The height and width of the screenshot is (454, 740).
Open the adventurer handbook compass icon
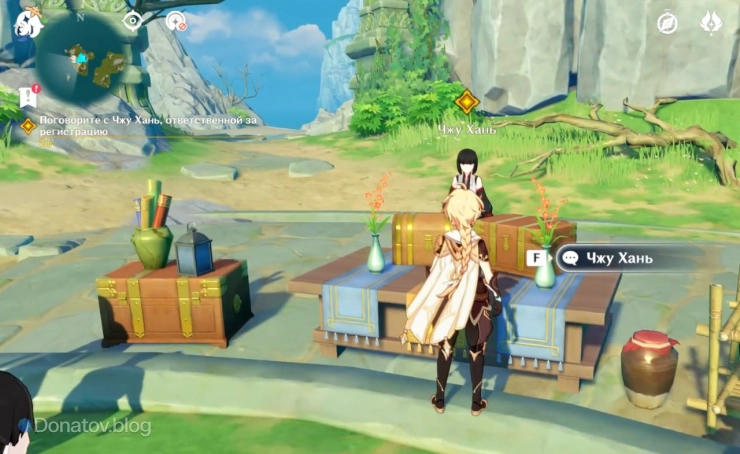click(x=667, y=23)
